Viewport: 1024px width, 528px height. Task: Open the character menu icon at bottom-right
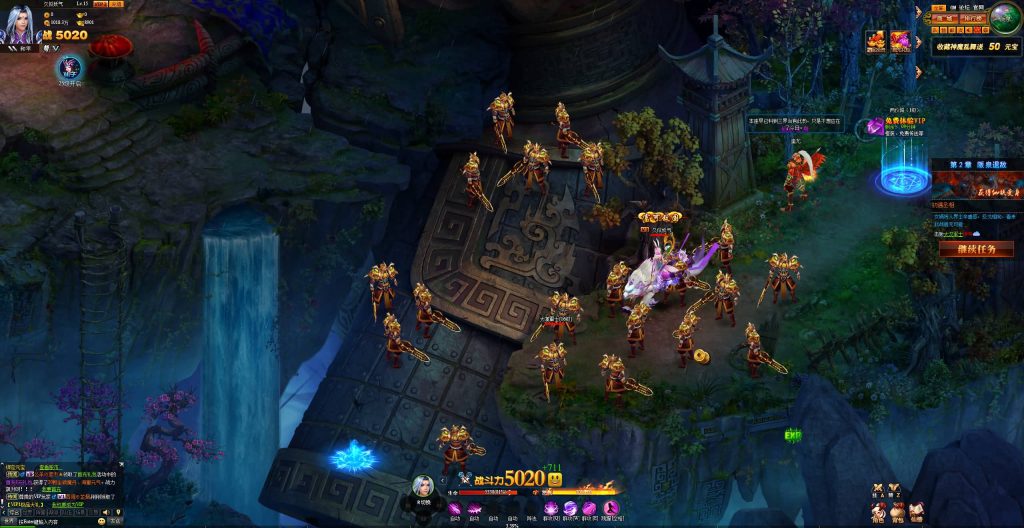tap(878, 511)
